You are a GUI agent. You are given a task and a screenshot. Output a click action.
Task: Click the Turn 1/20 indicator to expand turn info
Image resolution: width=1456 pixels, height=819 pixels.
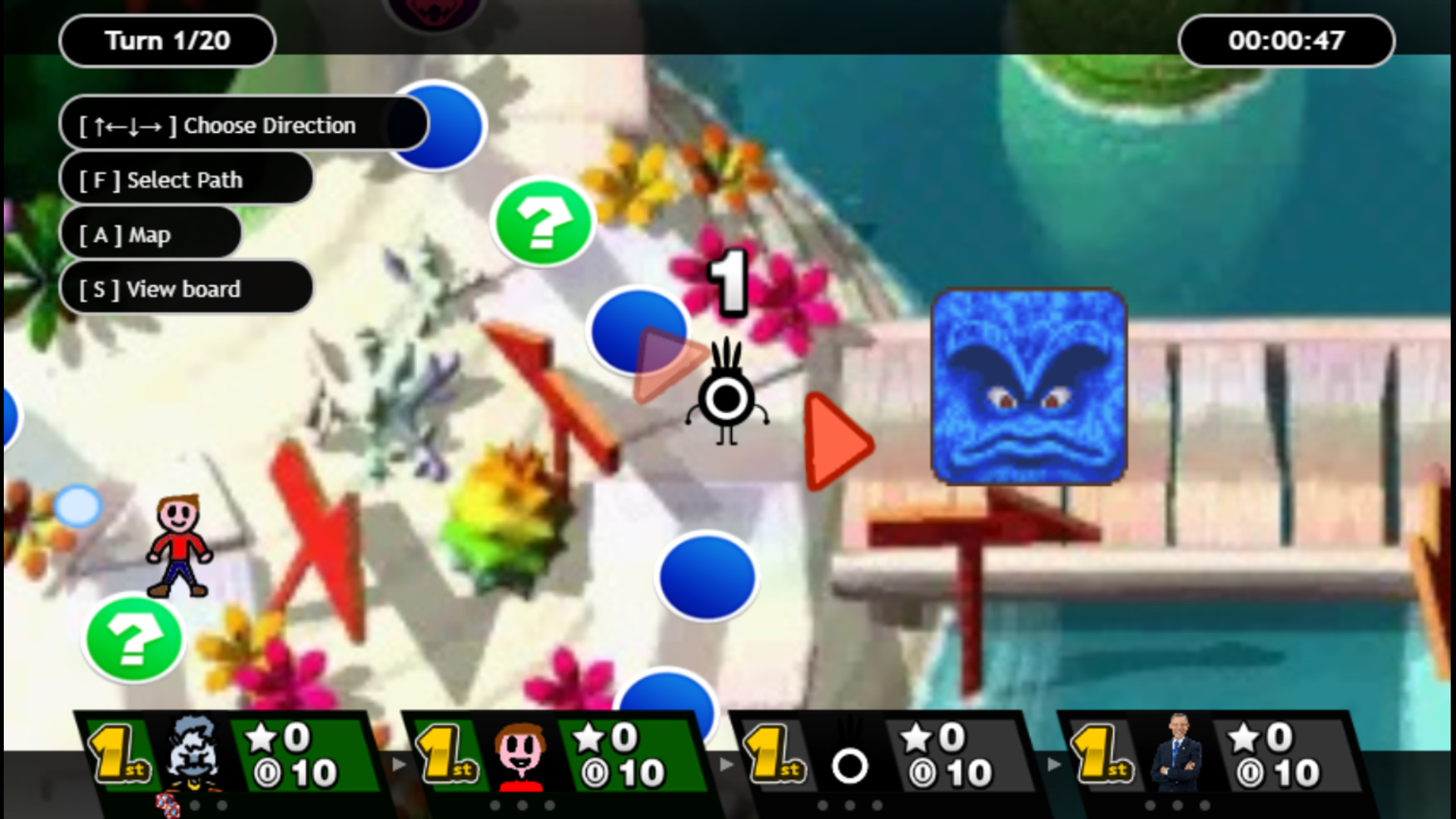[167, 41]
